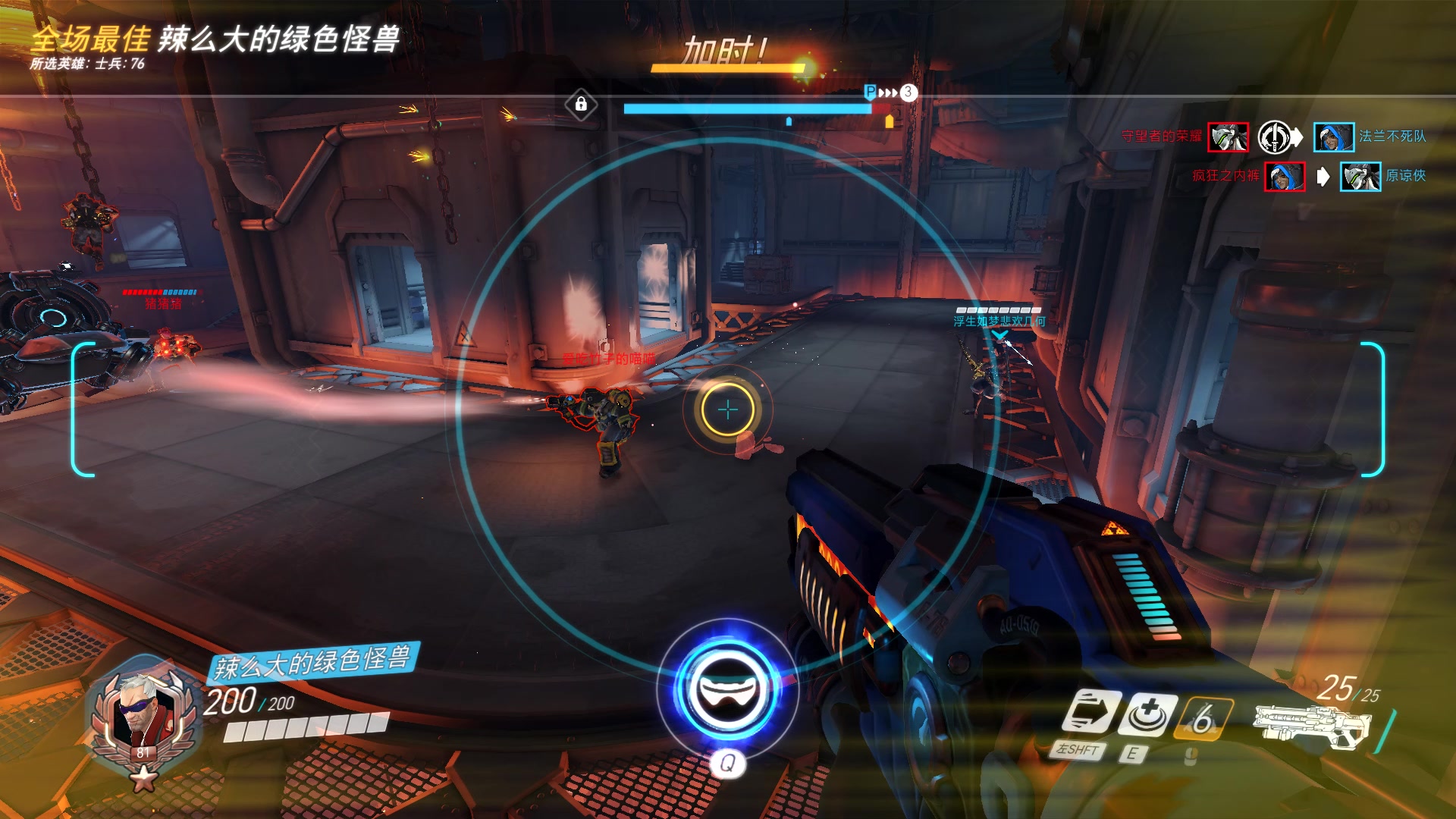This screenshot has width=1456, height=819.
Task: Select the Helix Rockets icon on cooldown
Action: click(1203, 717)
